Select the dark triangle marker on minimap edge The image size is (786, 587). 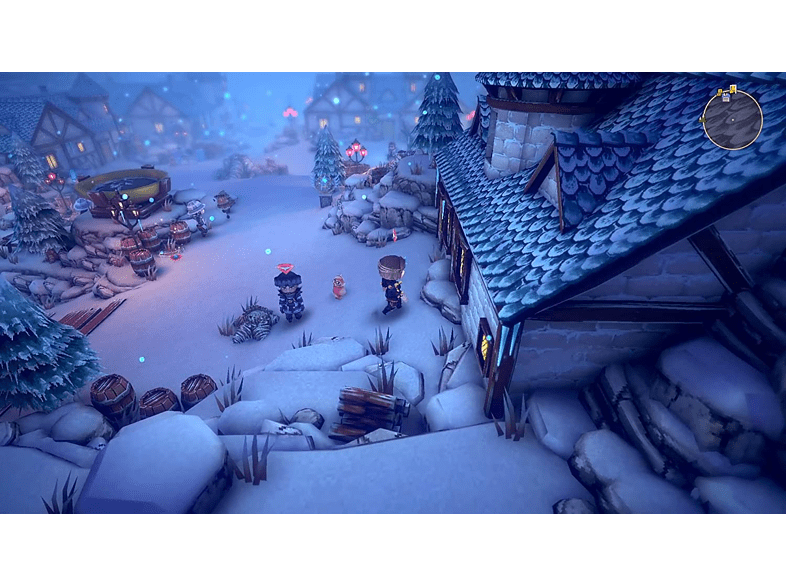pos(702,120)
